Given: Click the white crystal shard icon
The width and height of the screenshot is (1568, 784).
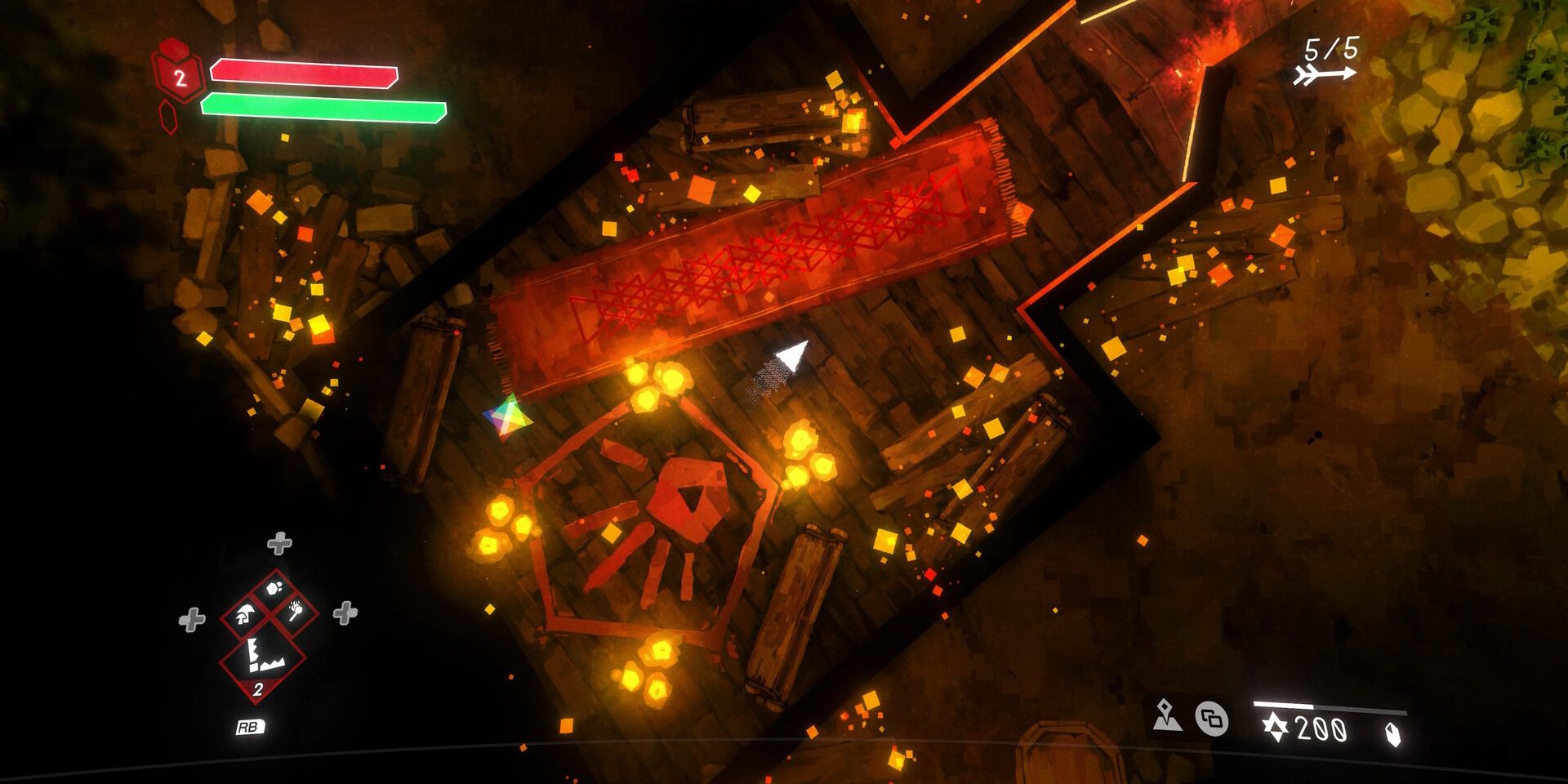Looking at the screenshot, I should click(x=1392, y=733).
